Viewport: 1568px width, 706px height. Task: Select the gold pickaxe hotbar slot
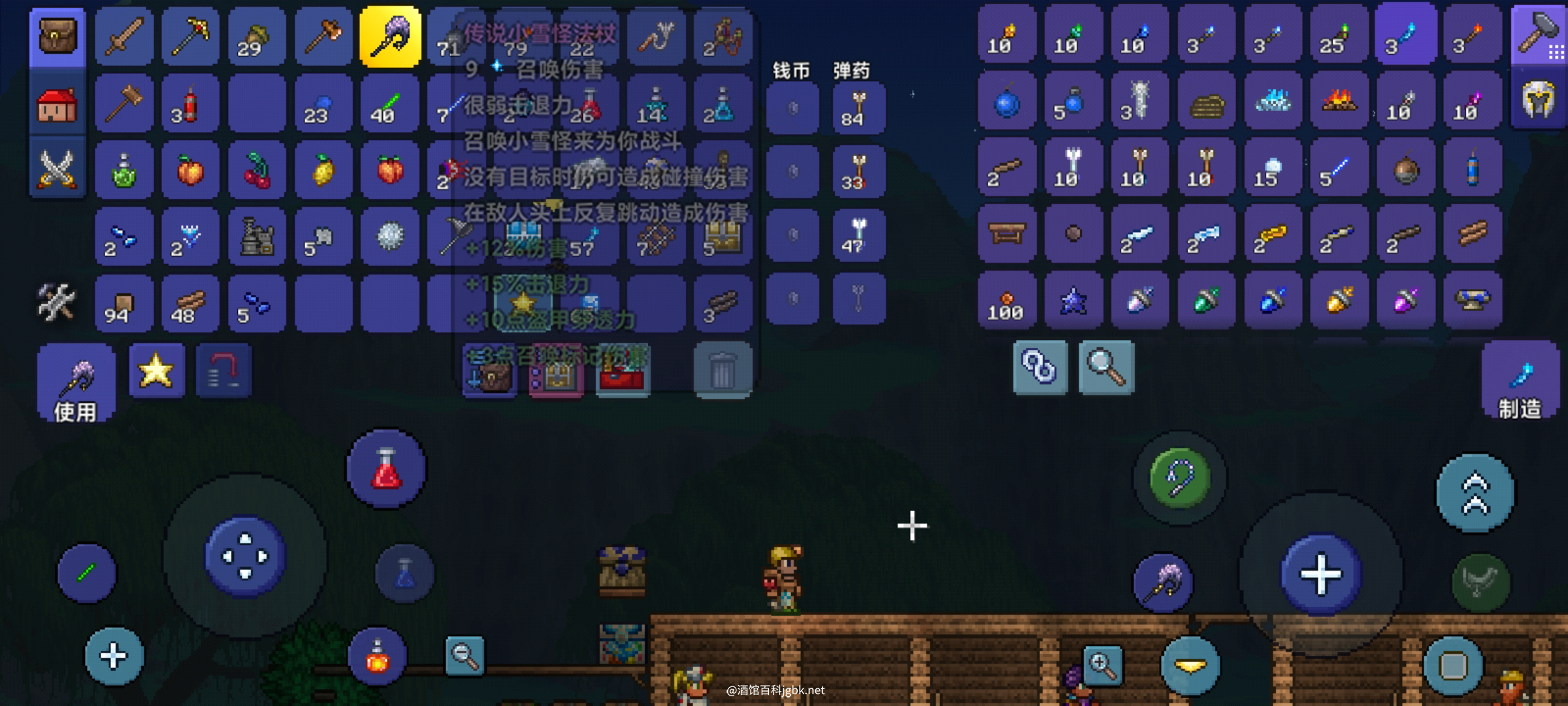(x=191, y=37)
